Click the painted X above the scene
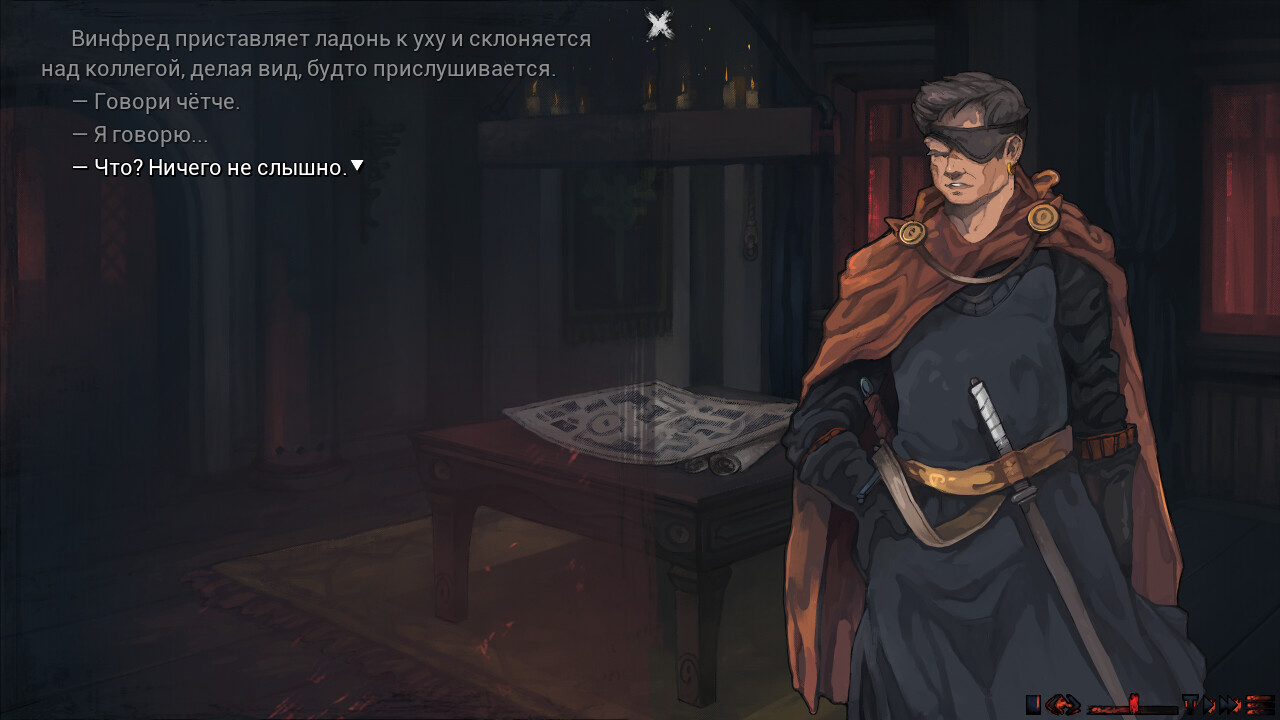Image resolution: width=1280 pixels, height=720 pixels. [x=660, y=25]
